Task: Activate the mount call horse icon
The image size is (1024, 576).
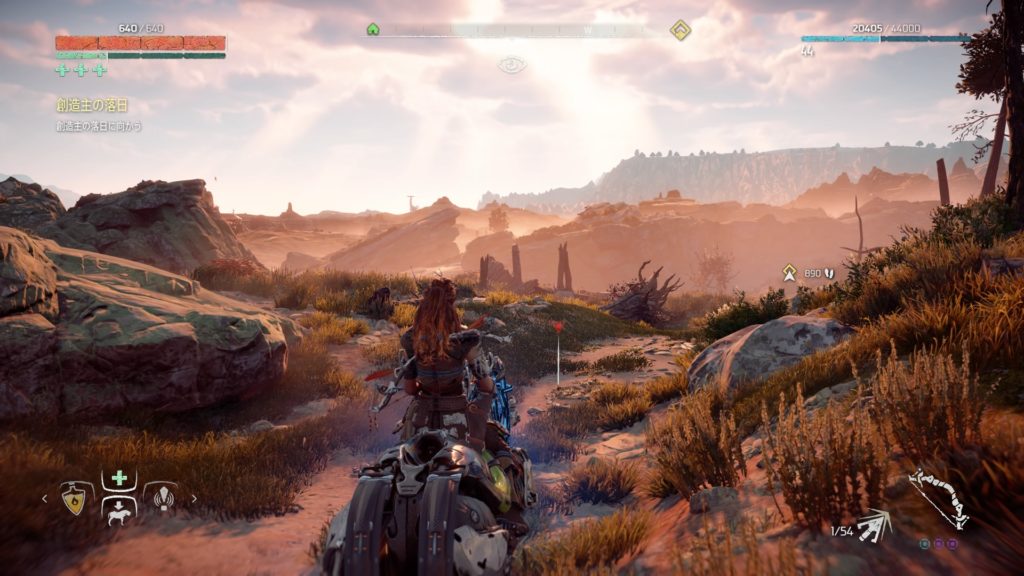Action: (x=119, y=513)
